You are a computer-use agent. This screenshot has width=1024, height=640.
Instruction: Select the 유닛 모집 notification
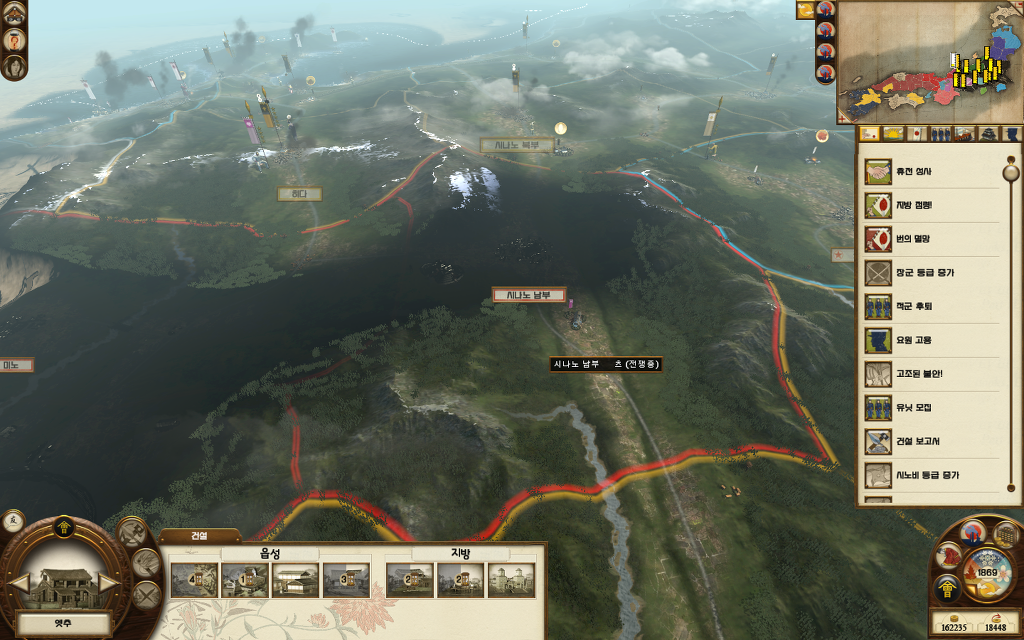point(910,408)
